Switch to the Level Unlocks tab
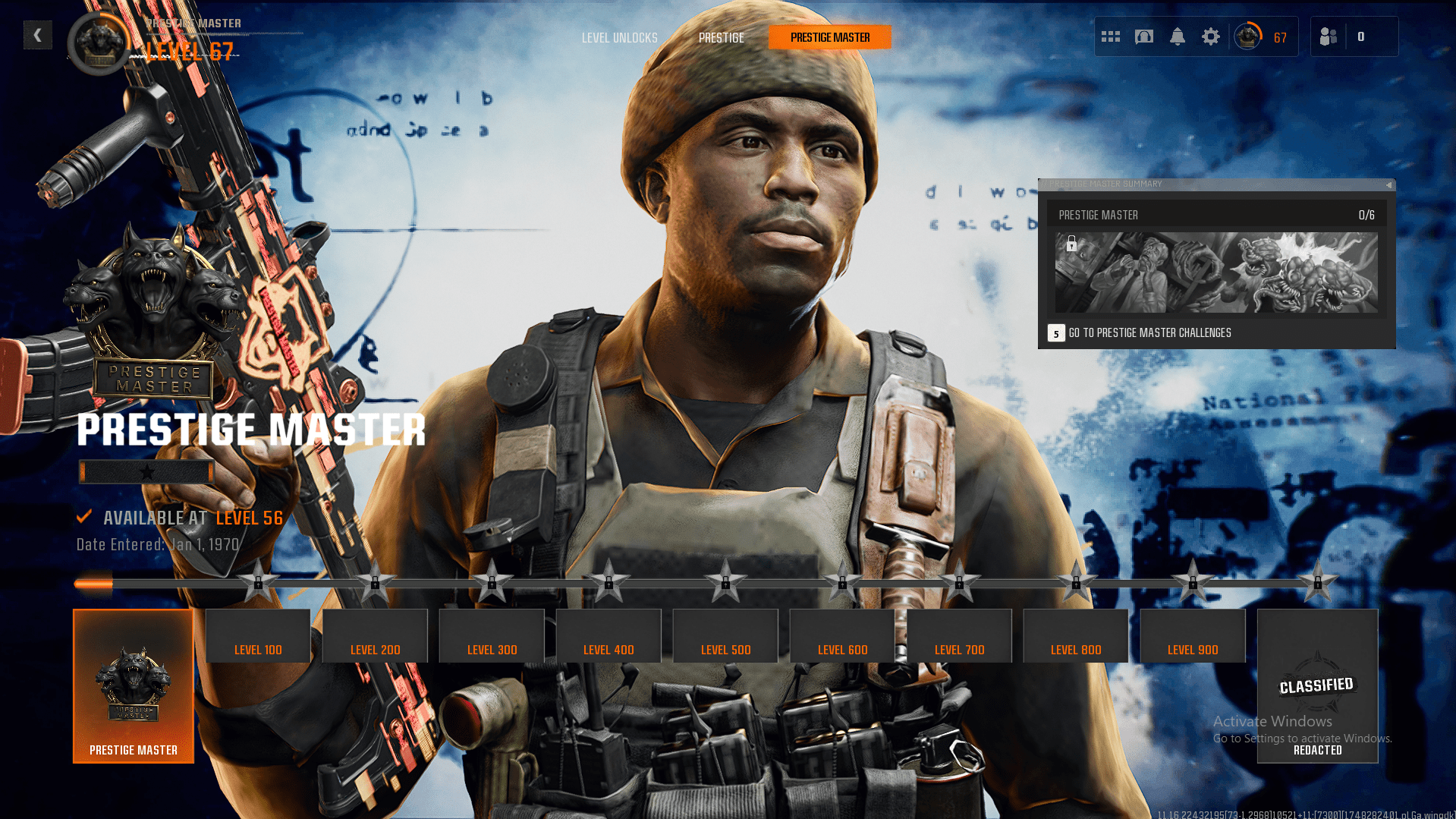 coord(619,36)
